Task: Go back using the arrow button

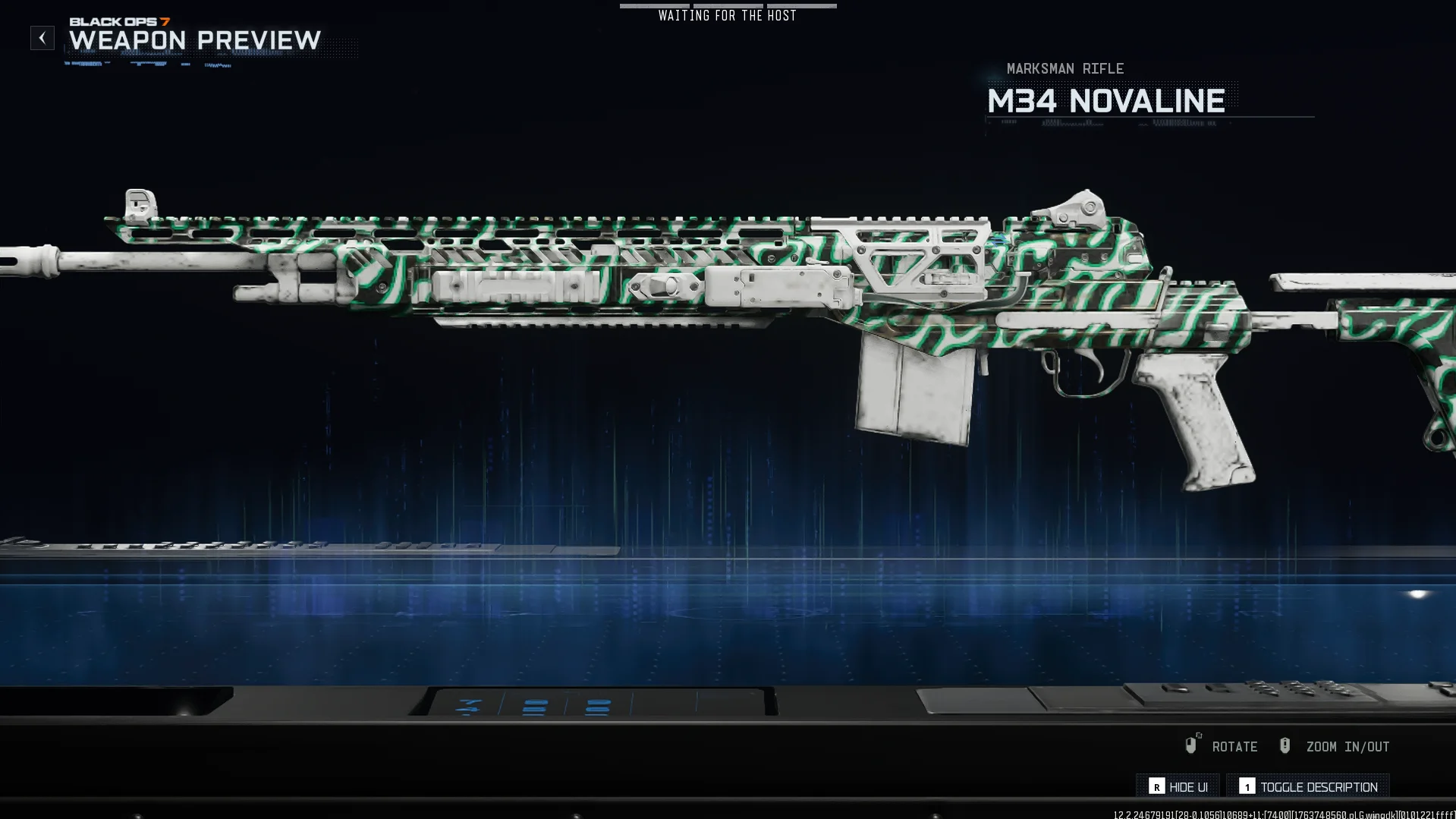Action: (x=42, y=38)
